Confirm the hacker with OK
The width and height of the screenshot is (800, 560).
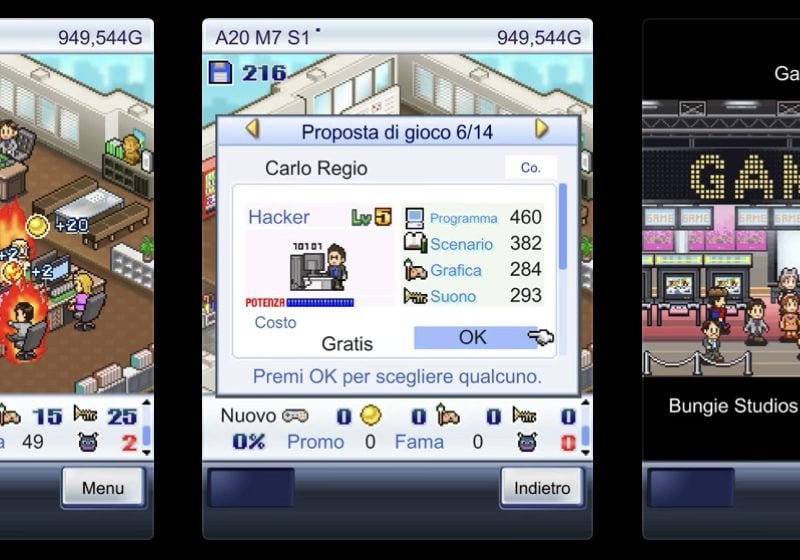point(473,338)
